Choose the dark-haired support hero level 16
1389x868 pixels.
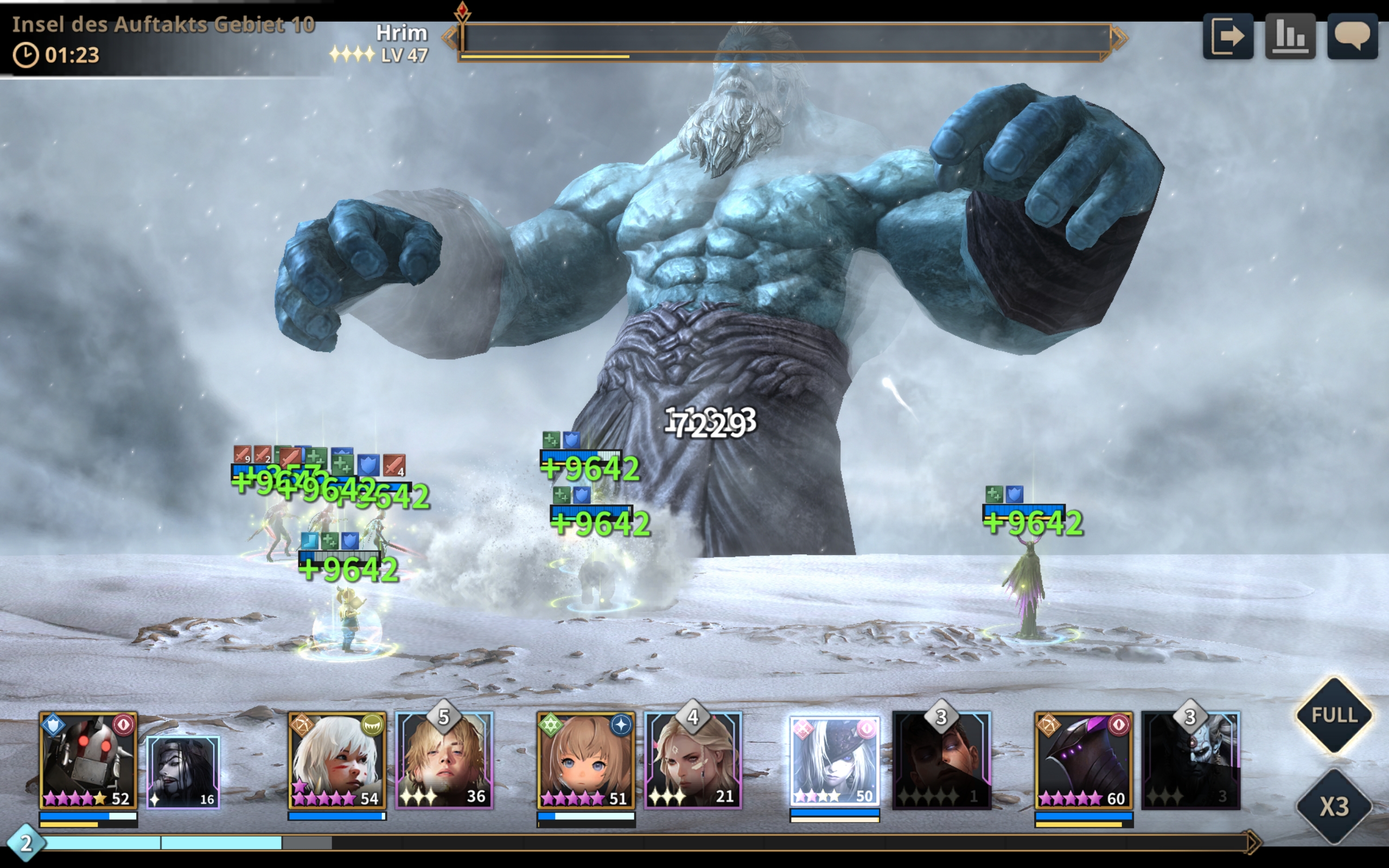click(x=183, y=772)
